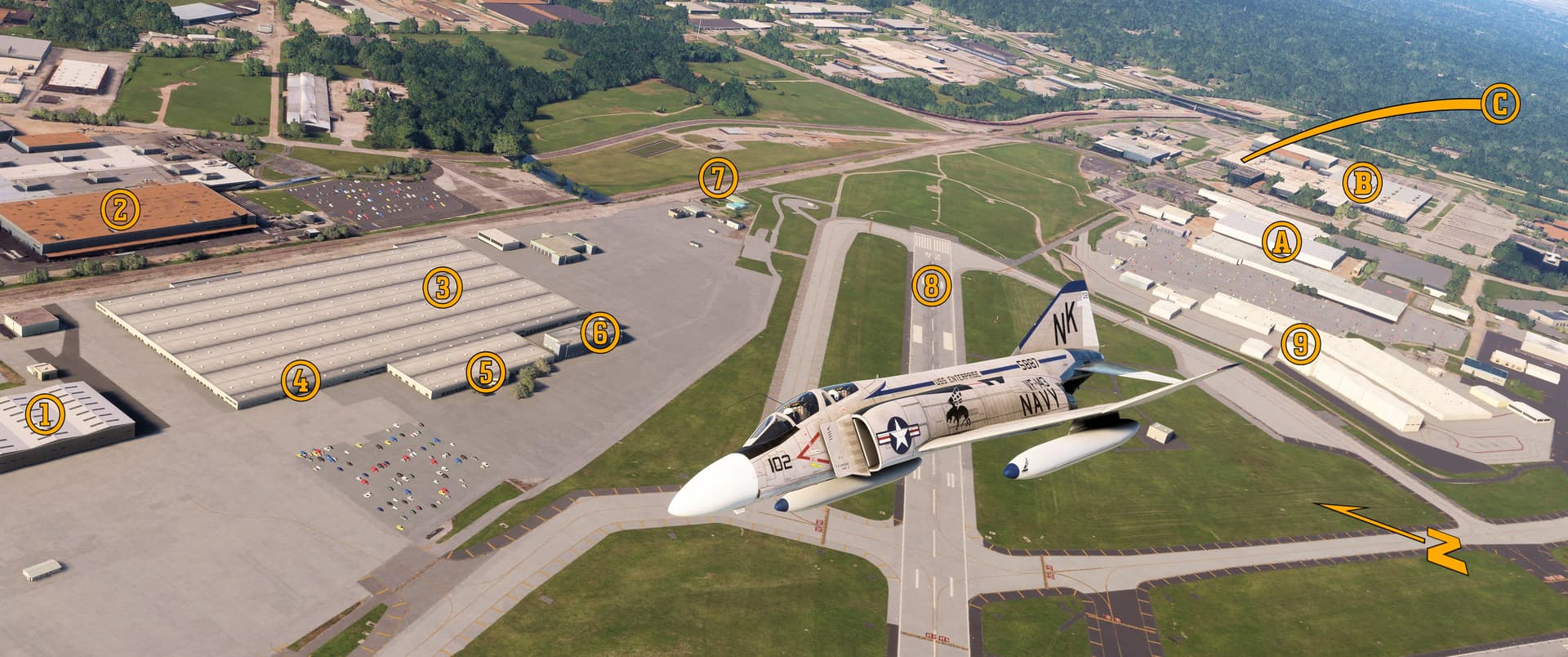Screen dimensions: 1568x657
Task: Select the circled number 4 marker
Action: [x=300, y=380]
